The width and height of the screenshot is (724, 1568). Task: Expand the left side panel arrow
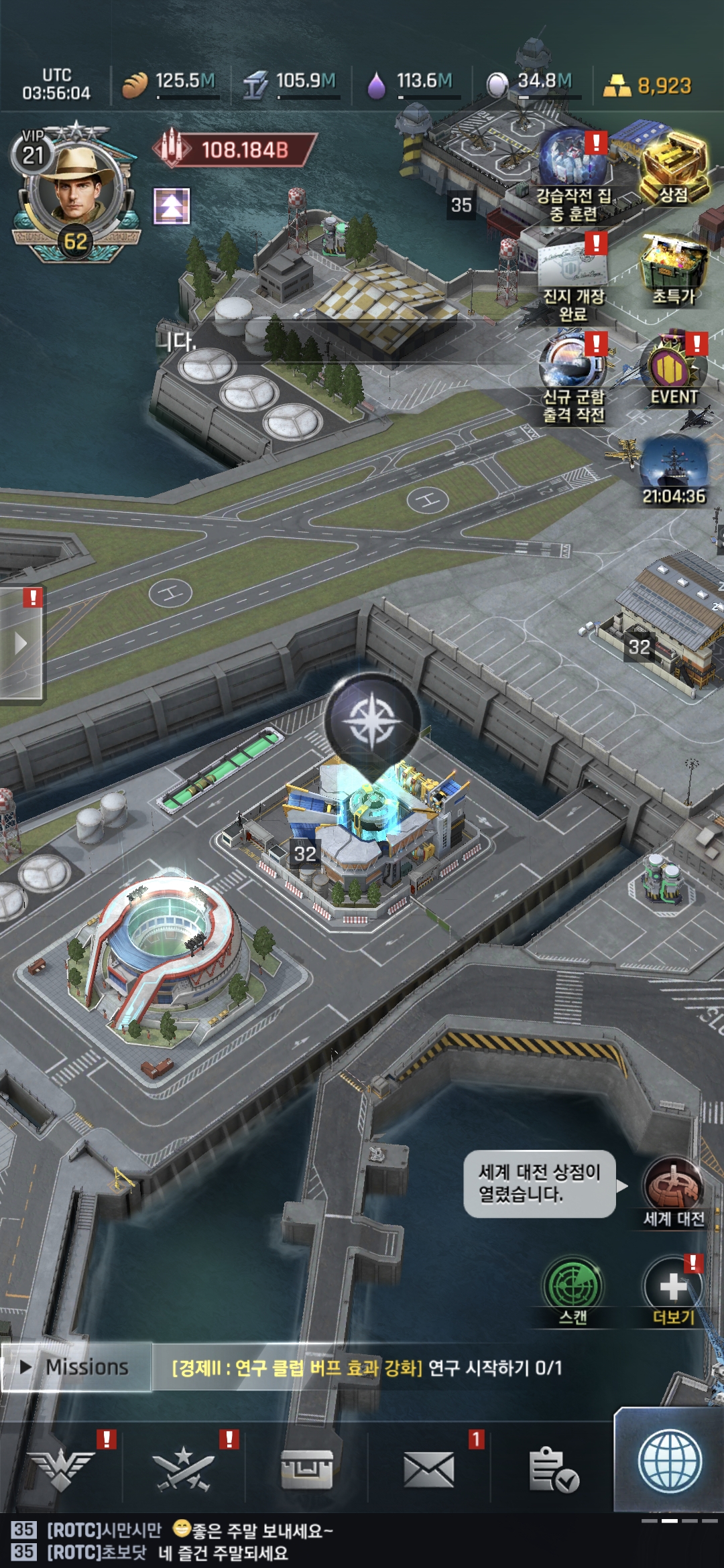pos(21,643)
